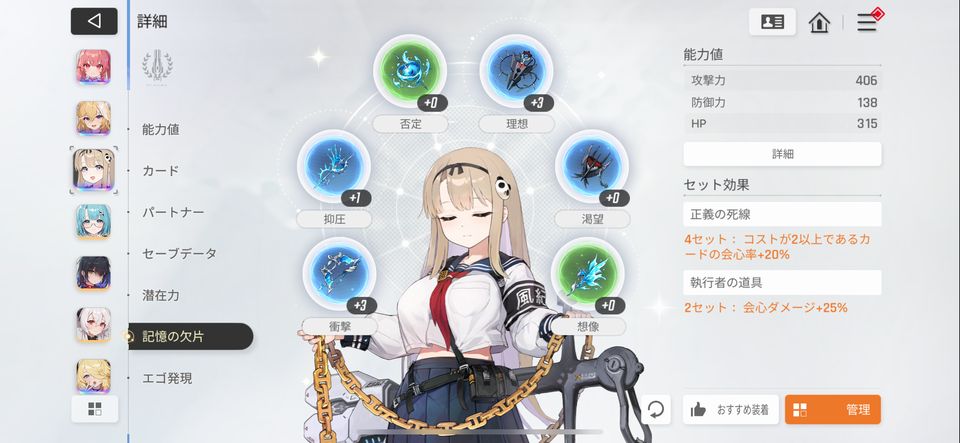Switch to the エゴ発現 tab
This screenshot has height=443, width=960.
coord(167,378)
